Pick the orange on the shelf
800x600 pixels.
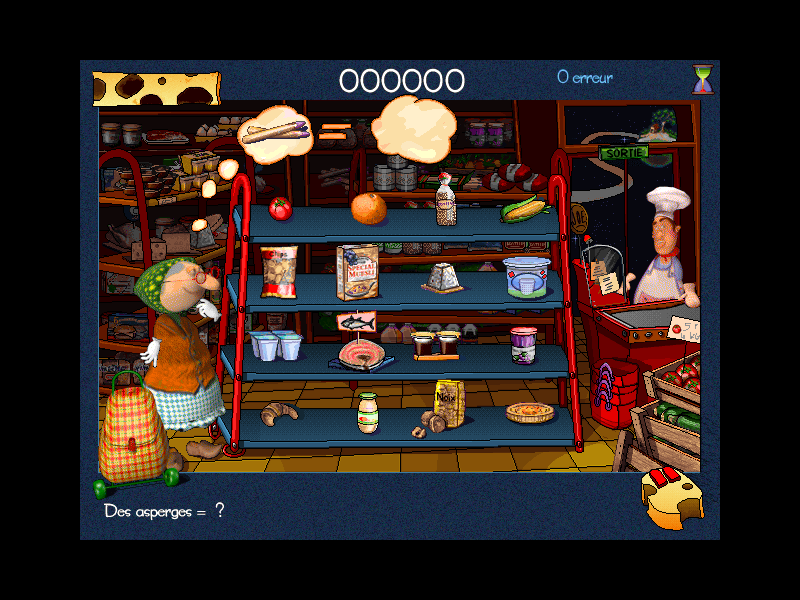point(368,208)
